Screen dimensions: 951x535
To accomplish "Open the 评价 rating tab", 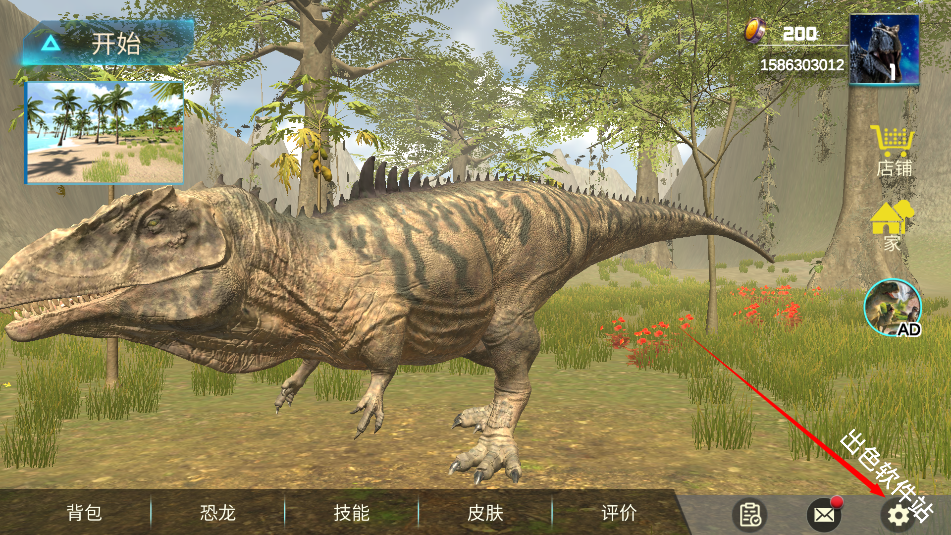I will click(x=619, y=513).
